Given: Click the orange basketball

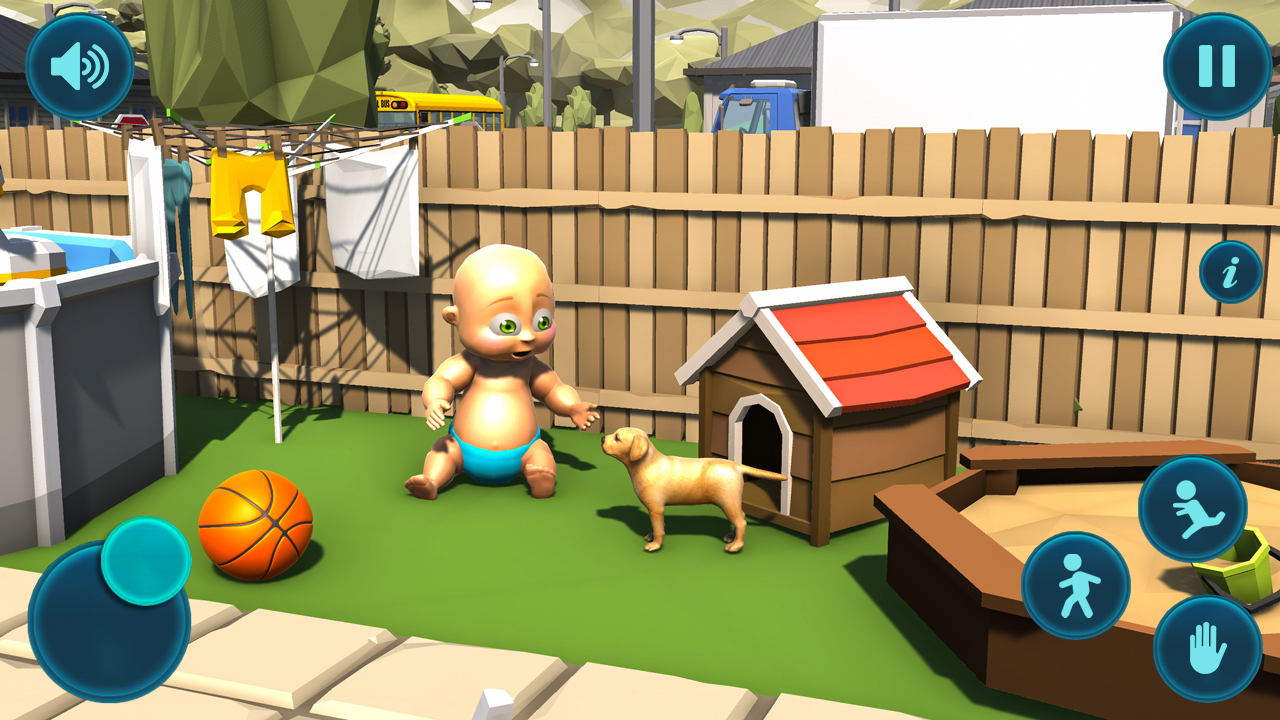Looking at the screenshot, I should (x=258, y=528).
